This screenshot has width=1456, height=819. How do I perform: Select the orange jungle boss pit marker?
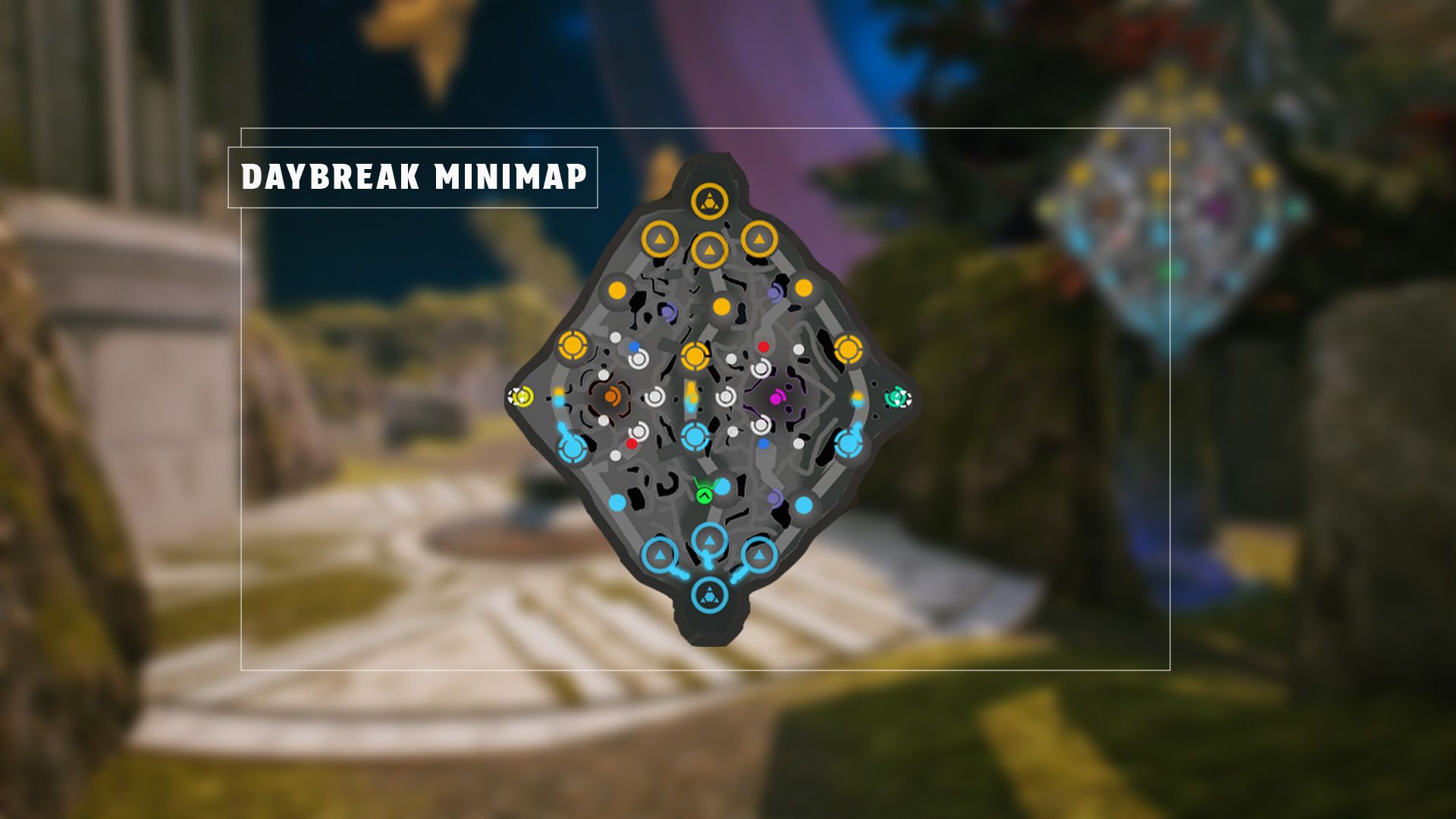click(610, 395)
